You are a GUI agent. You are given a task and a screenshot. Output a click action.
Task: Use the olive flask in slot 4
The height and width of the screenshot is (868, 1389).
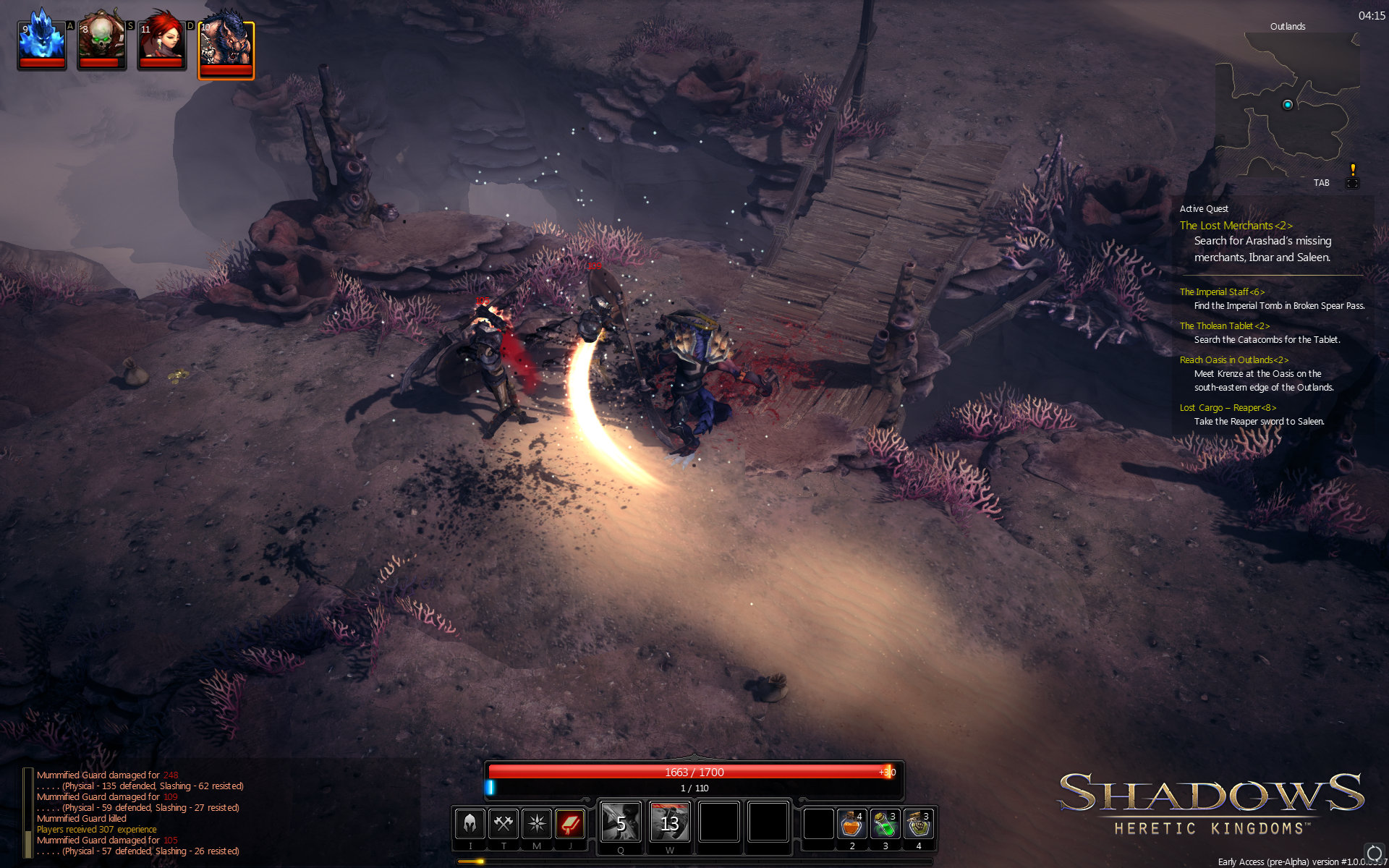click(919, 824)
